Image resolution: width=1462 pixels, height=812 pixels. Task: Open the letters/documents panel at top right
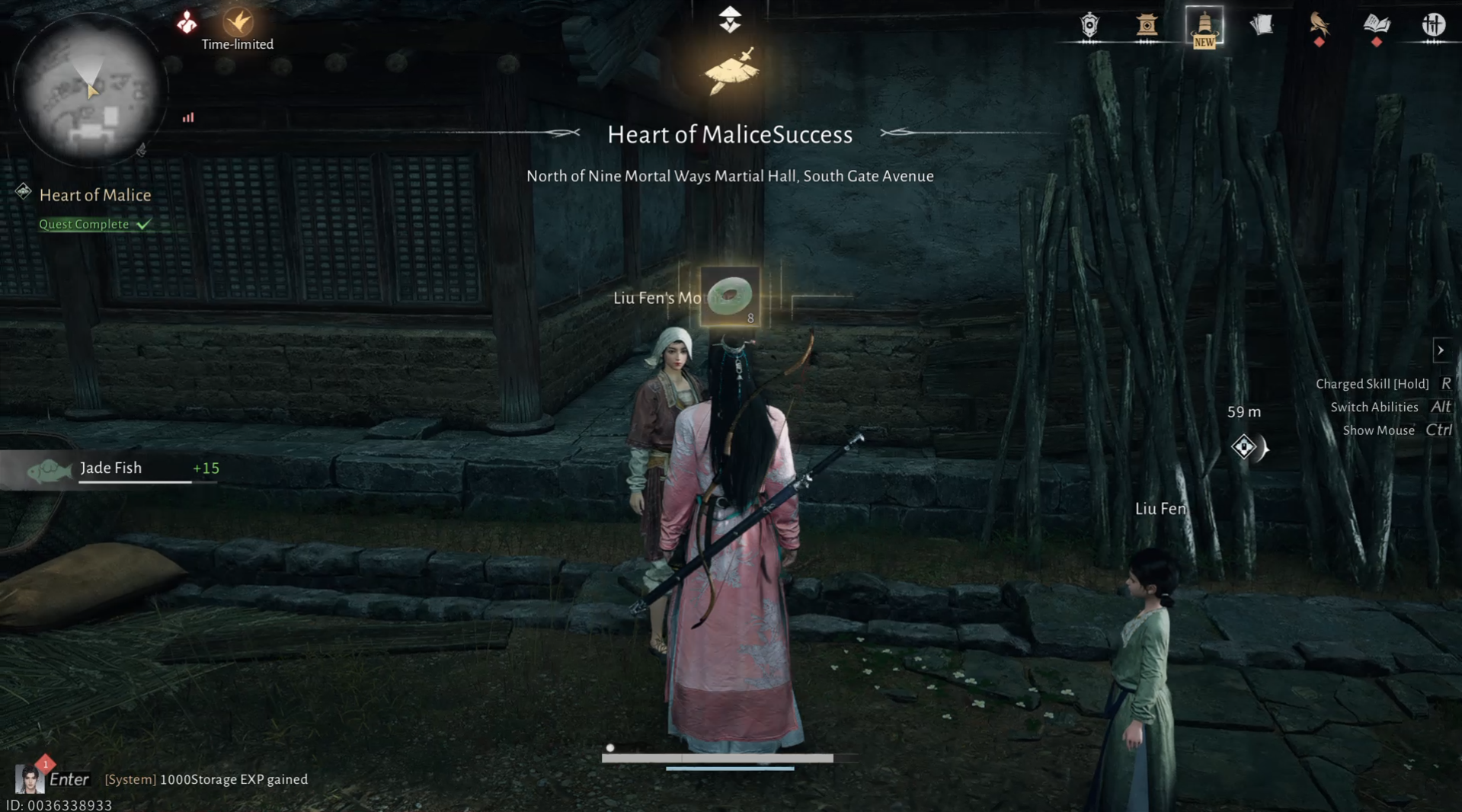[1262, 24]
